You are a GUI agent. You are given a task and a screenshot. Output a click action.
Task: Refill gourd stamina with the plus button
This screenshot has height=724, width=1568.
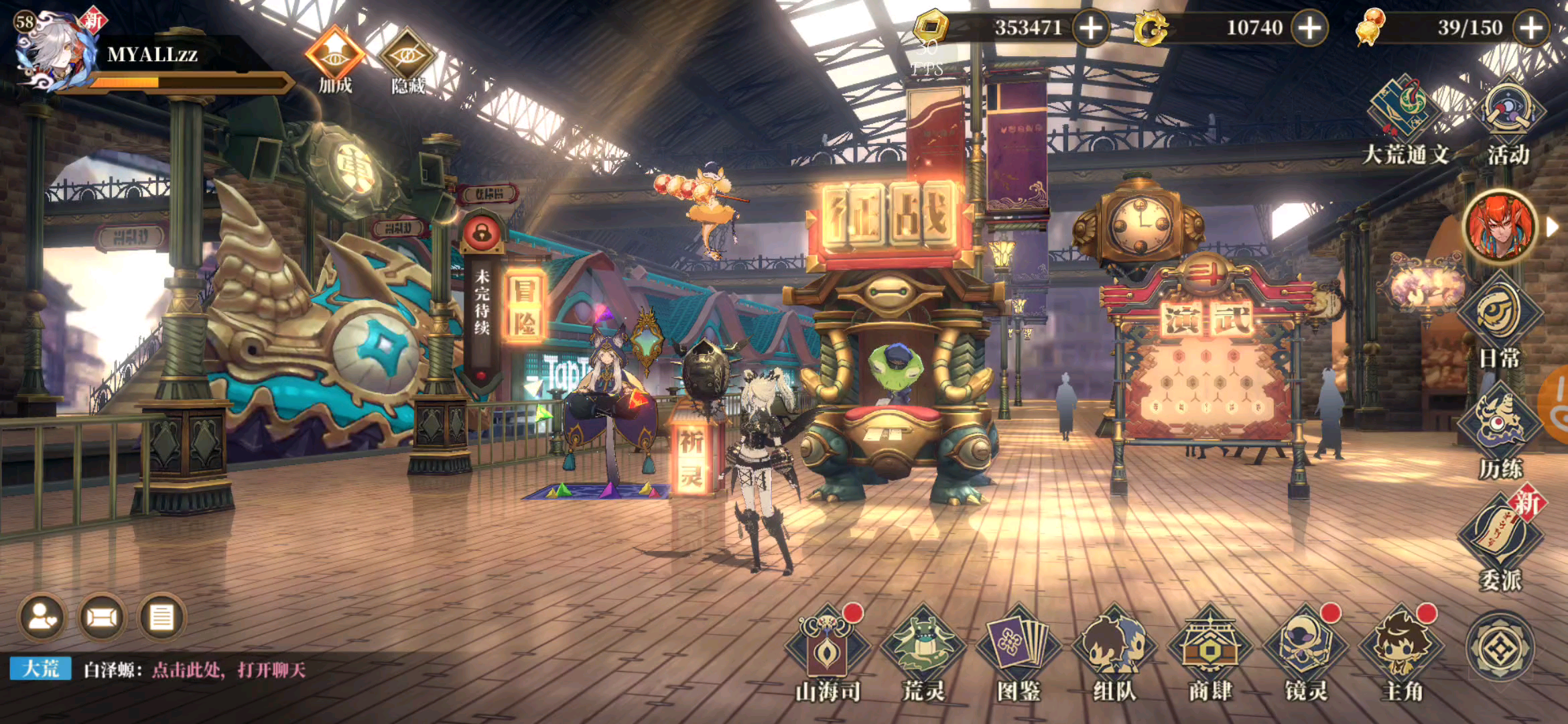(1532, 28)
